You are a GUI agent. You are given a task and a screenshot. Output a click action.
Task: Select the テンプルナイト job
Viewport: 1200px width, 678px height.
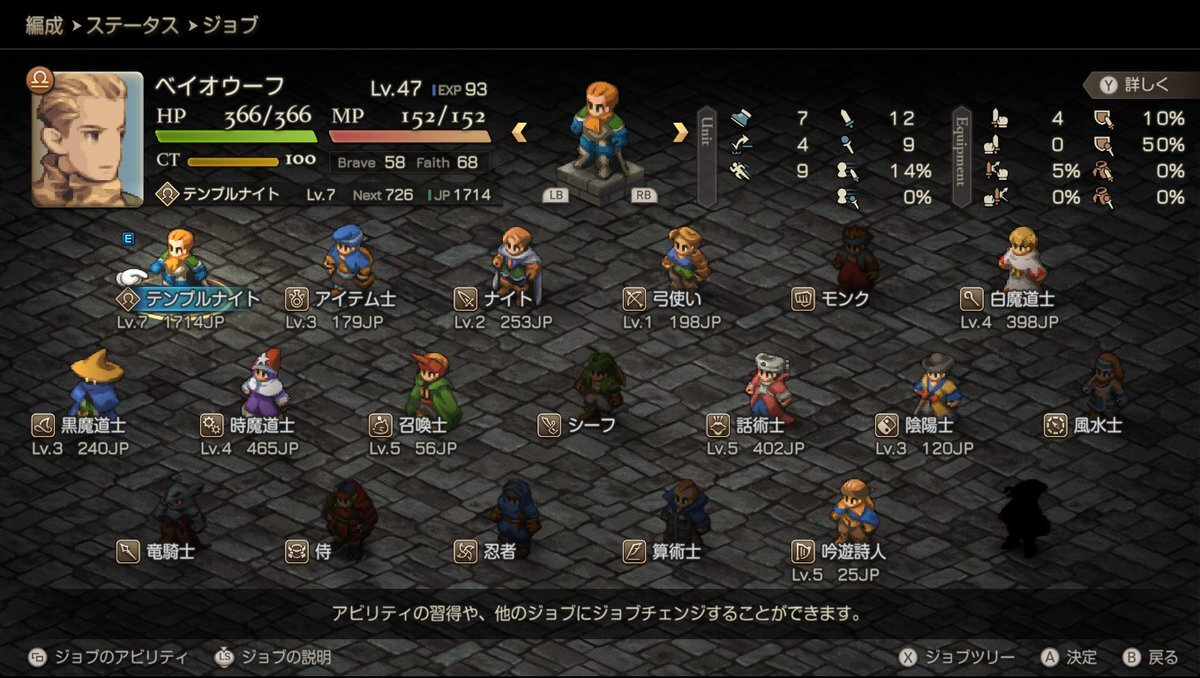pyautogui.click(x=190, y=298)
